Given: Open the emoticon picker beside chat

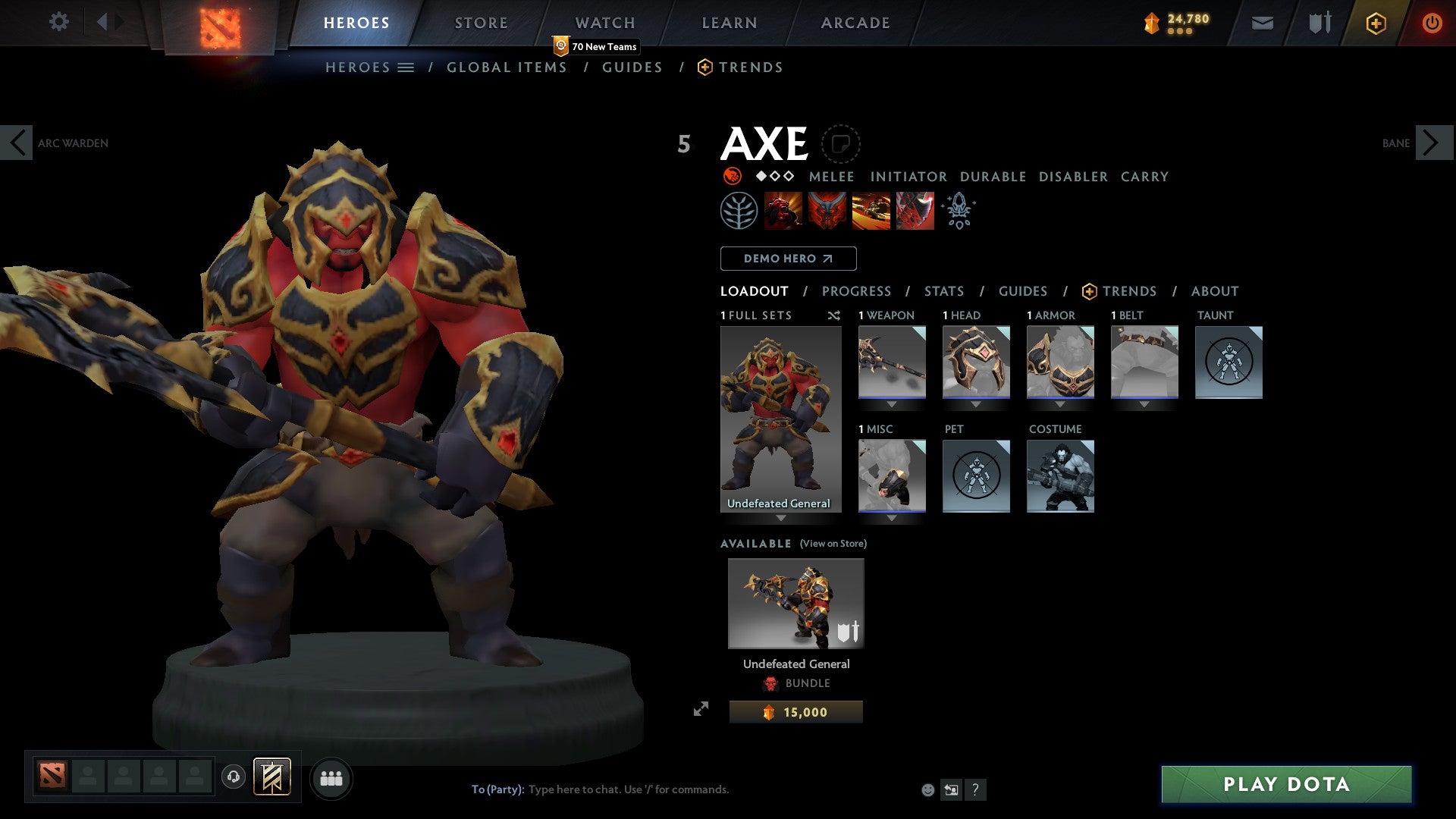Looking at the screenshot, I should (x=927, y=789).
